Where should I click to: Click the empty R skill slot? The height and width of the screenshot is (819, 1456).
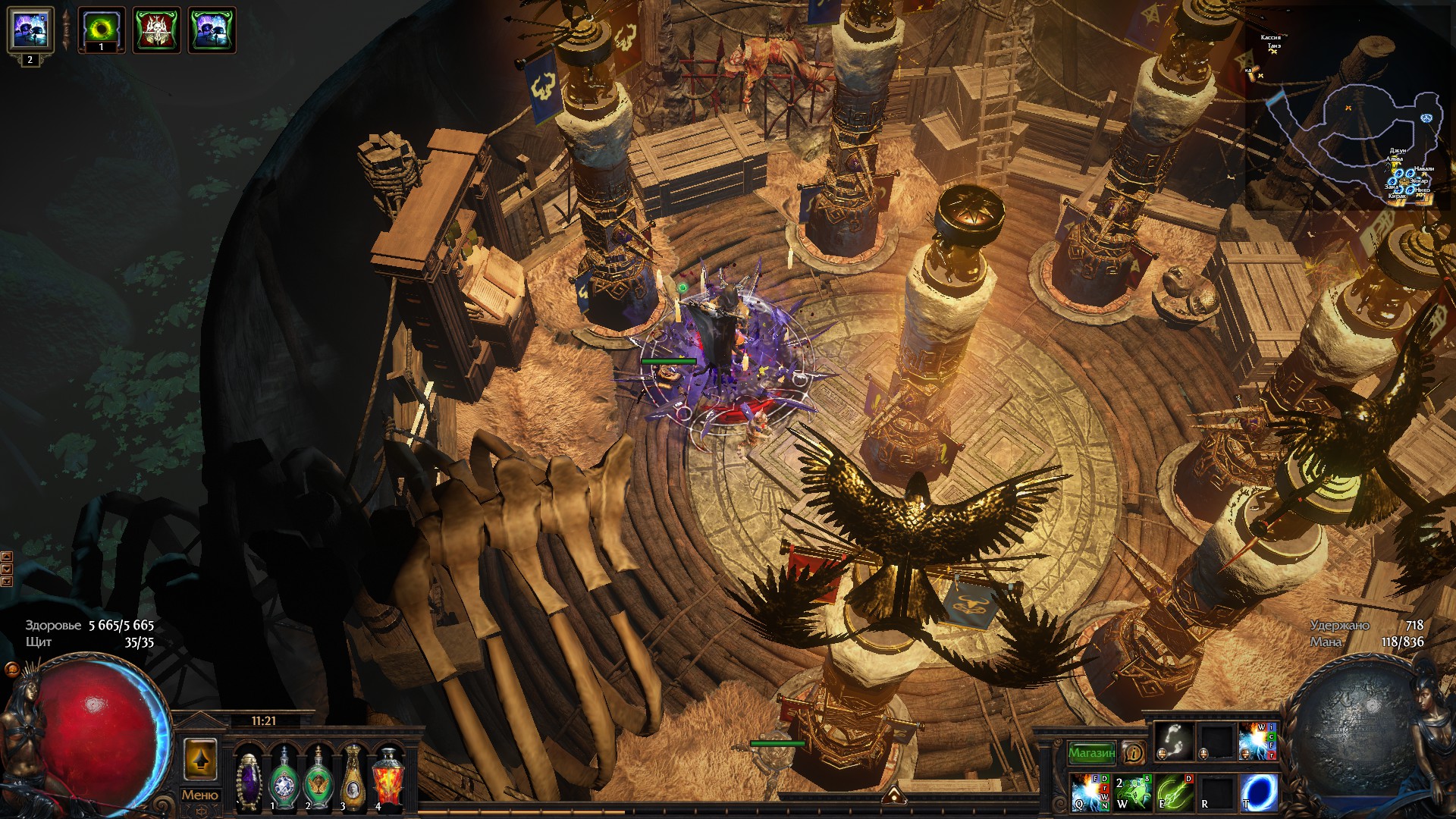point(1216,792)
